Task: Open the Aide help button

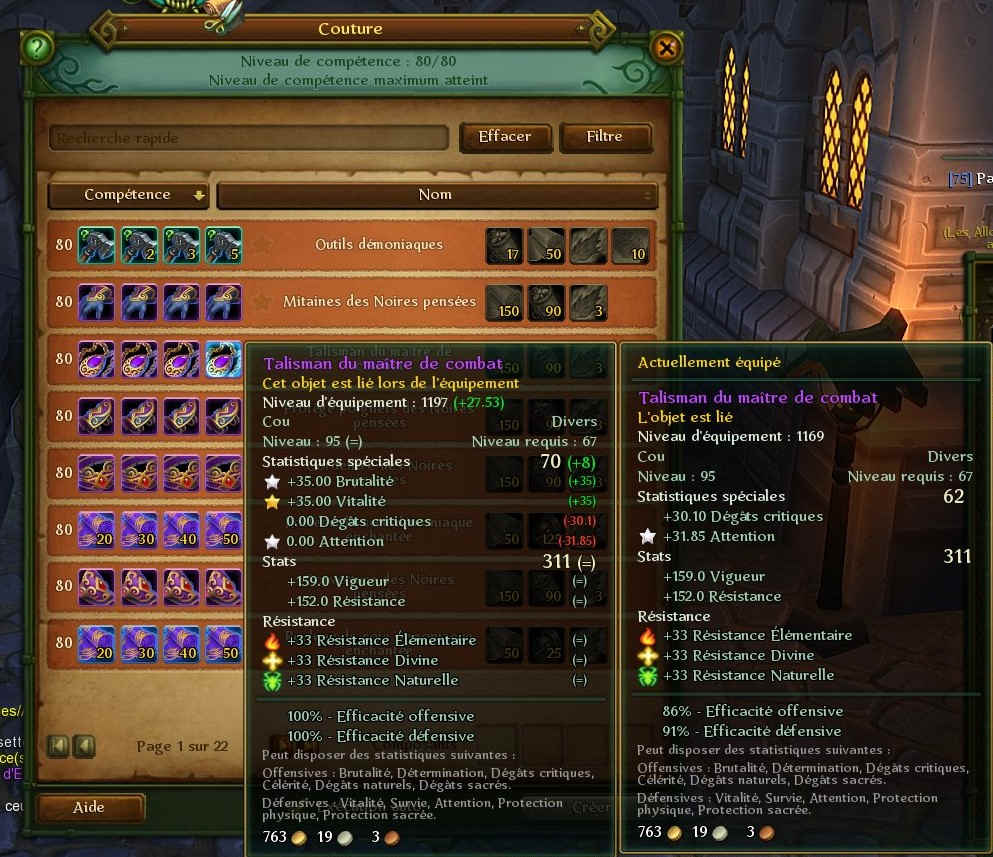Action: point(89,807)
